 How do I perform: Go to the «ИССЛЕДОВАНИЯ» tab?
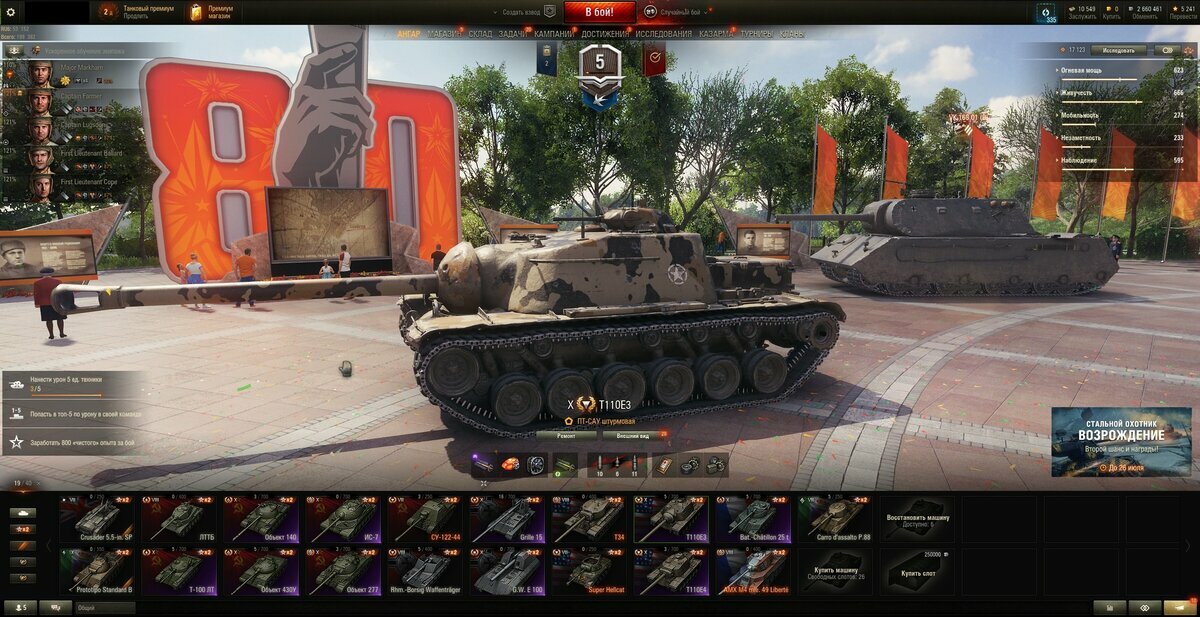664,34
